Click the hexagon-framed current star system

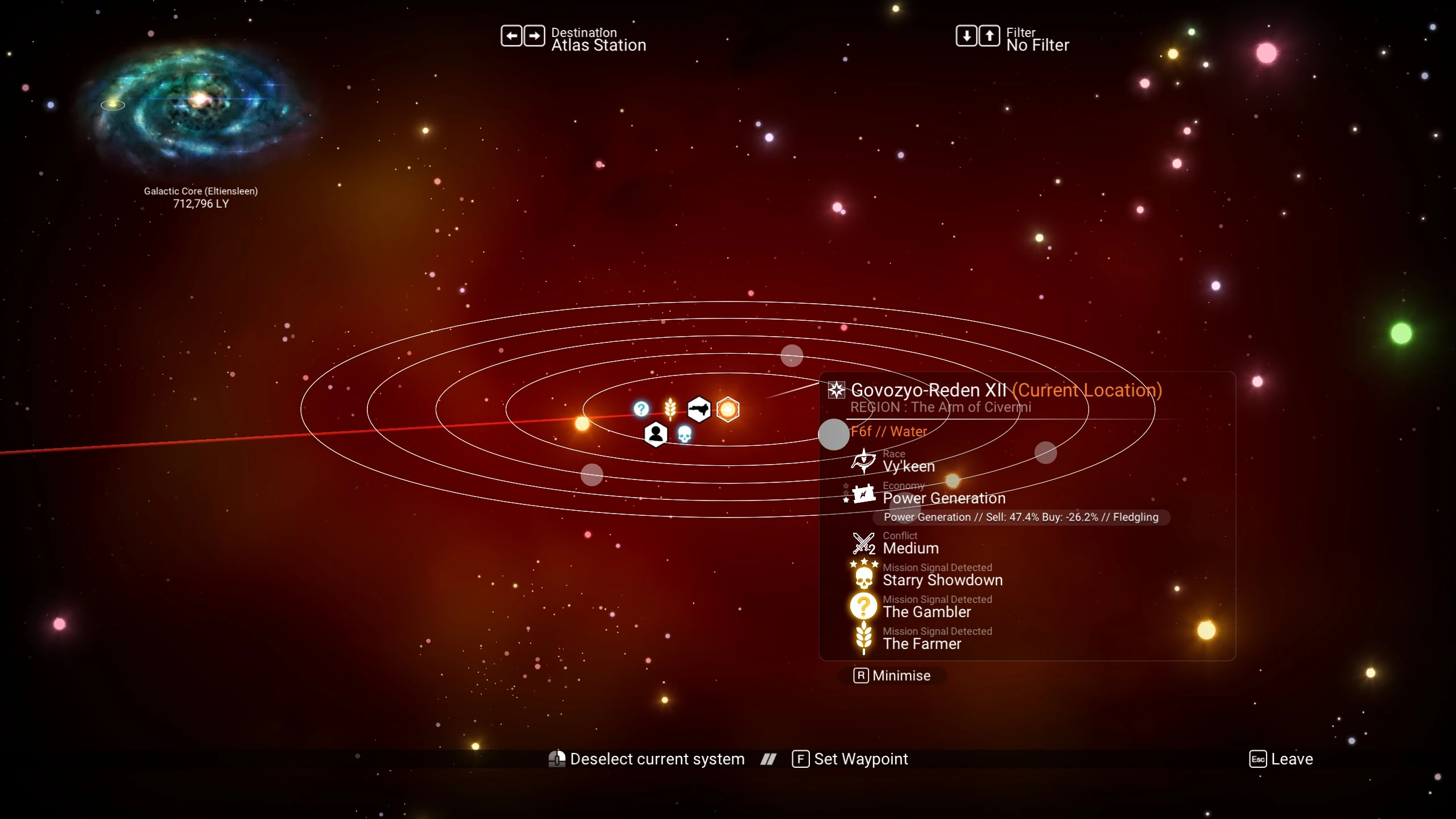[728, 409]
